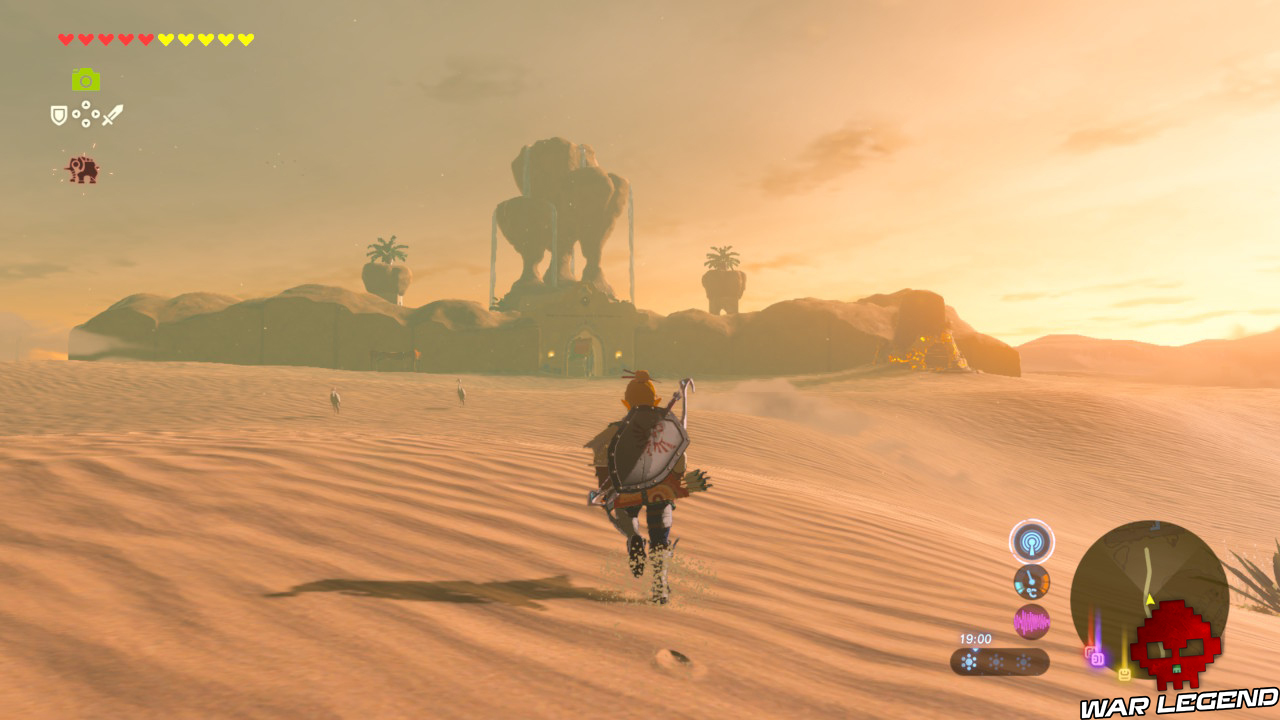1280x720 pixels.
Task: Click the purple shrine marker beside the minimap
Action: (1096, 656)
